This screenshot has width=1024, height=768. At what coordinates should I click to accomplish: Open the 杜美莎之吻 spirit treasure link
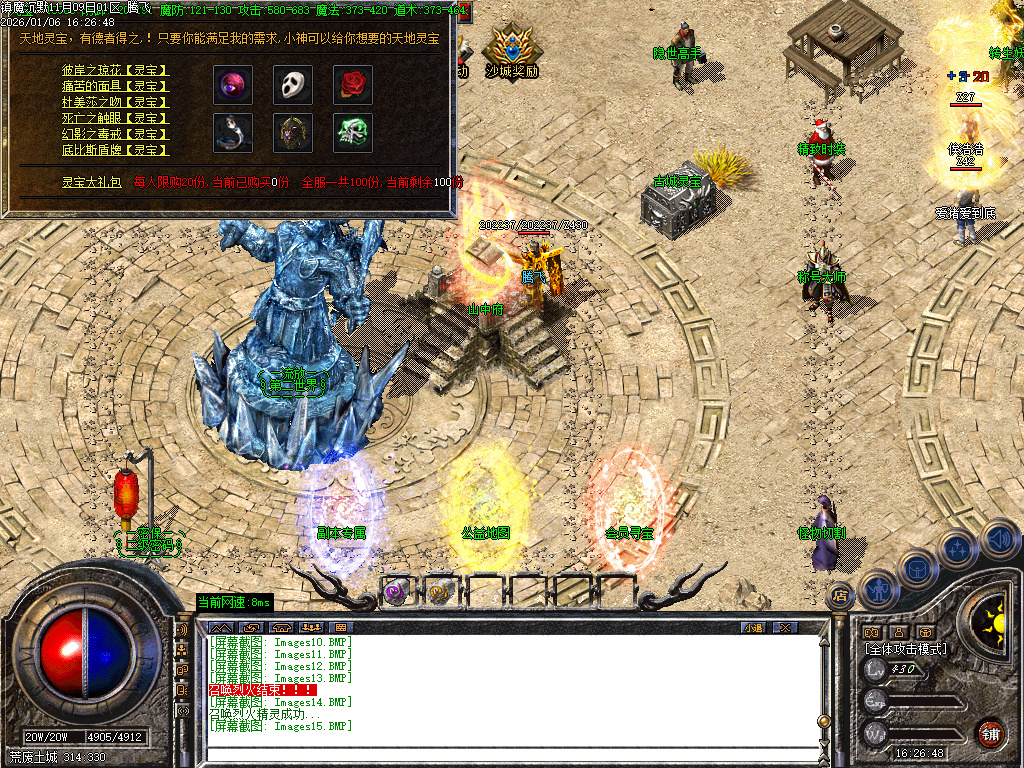tap(115, 102)
